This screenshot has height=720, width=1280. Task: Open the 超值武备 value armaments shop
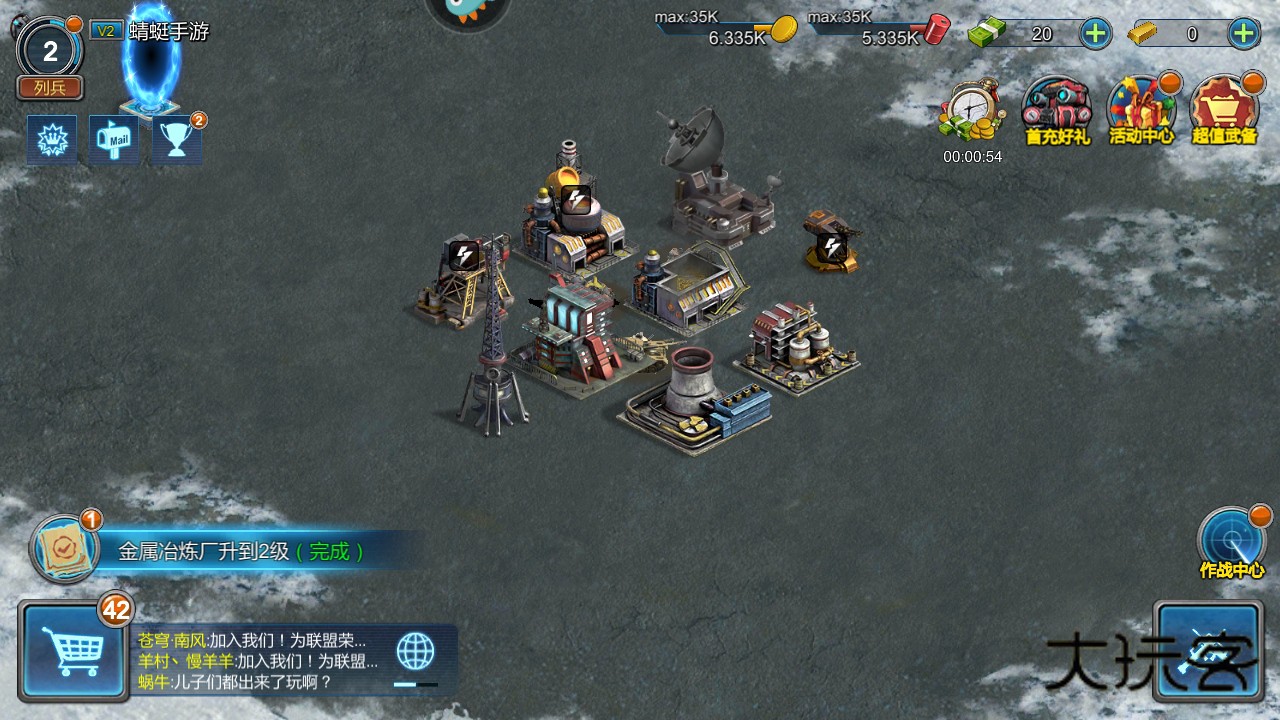(x=1224, y=109)
